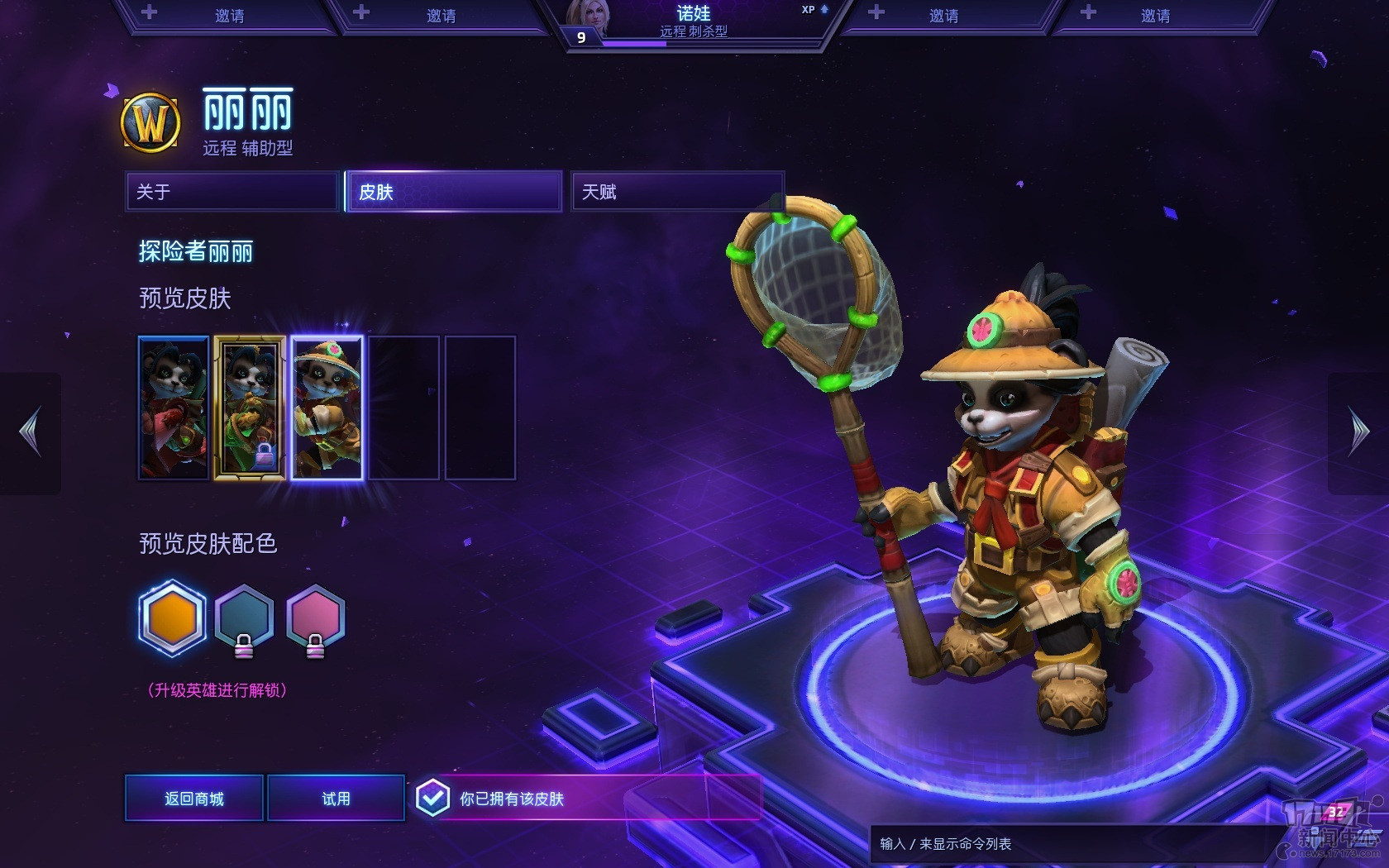The image size is (1389, 868).
Task: Switch to the 关于 tab
Action: 232,192
